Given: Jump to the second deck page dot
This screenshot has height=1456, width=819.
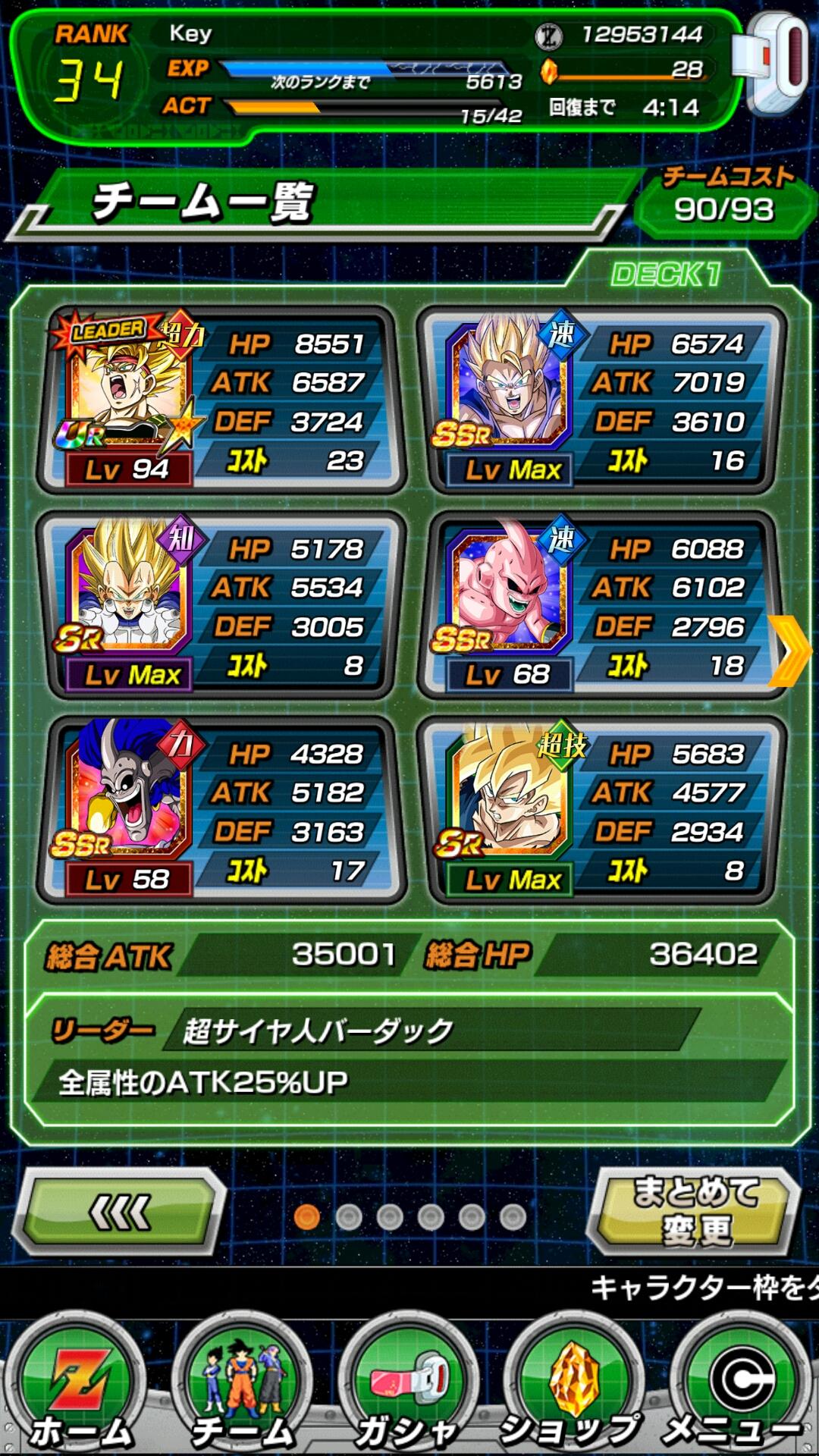Looking at the screenshot, I should click(348, 1217).
